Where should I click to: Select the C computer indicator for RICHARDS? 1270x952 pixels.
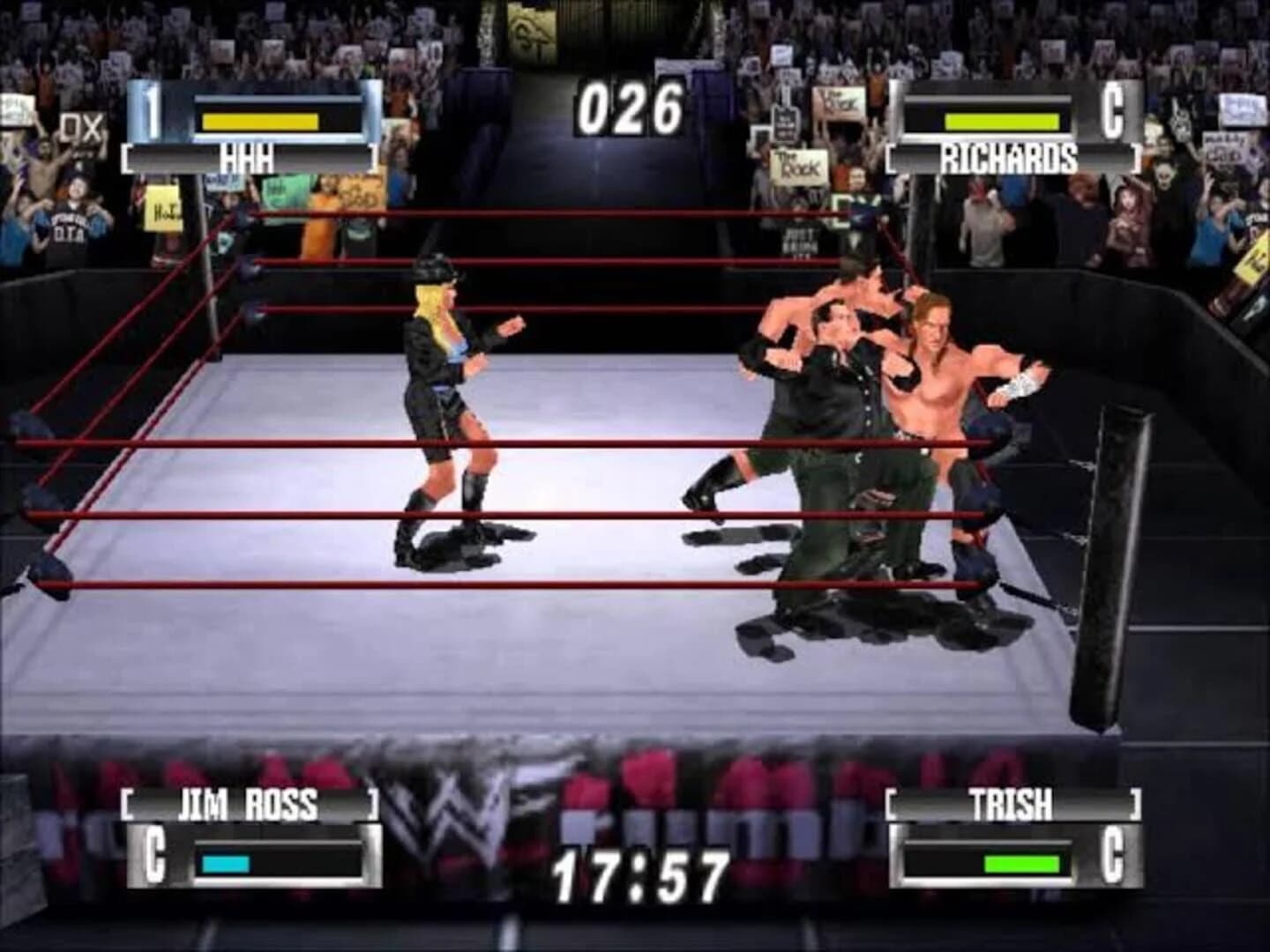pyautogui.click(x=1114, y=113)
